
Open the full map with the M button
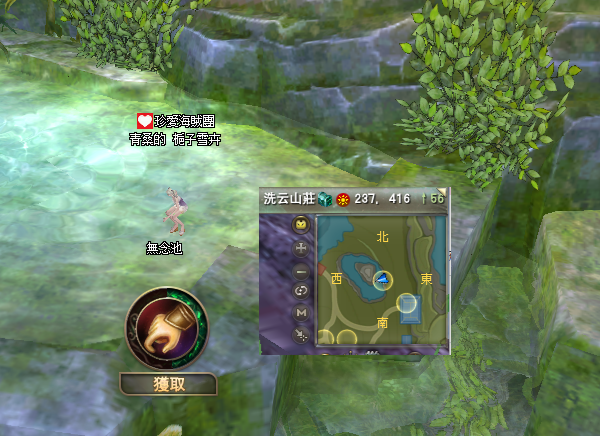[x=301, y=314]
